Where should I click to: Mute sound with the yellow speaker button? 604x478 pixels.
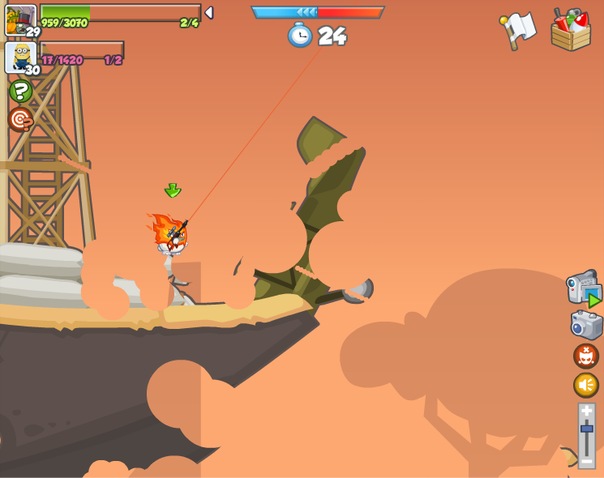(x=586, y=385)
